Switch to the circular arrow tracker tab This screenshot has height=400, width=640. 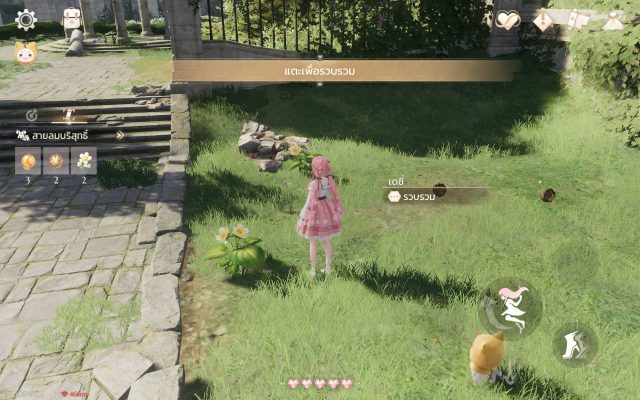31,115
